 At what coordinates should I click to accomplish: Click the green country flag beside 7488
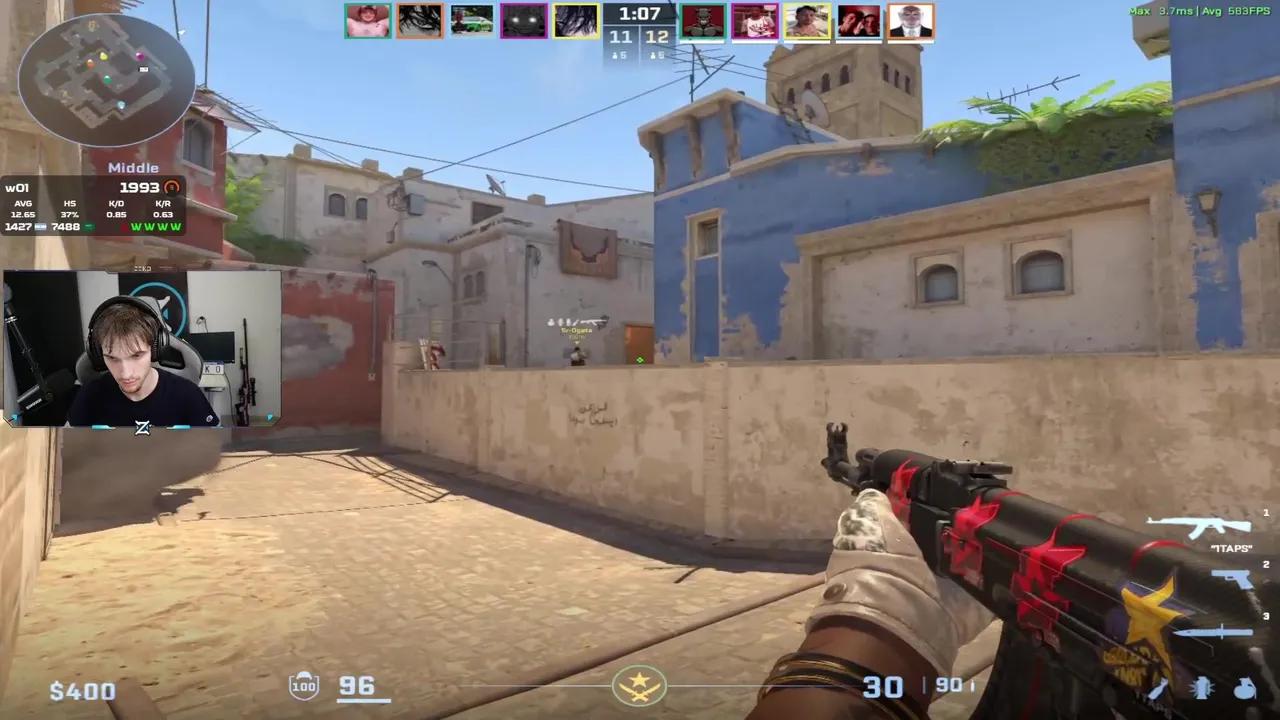pos(90,226)
